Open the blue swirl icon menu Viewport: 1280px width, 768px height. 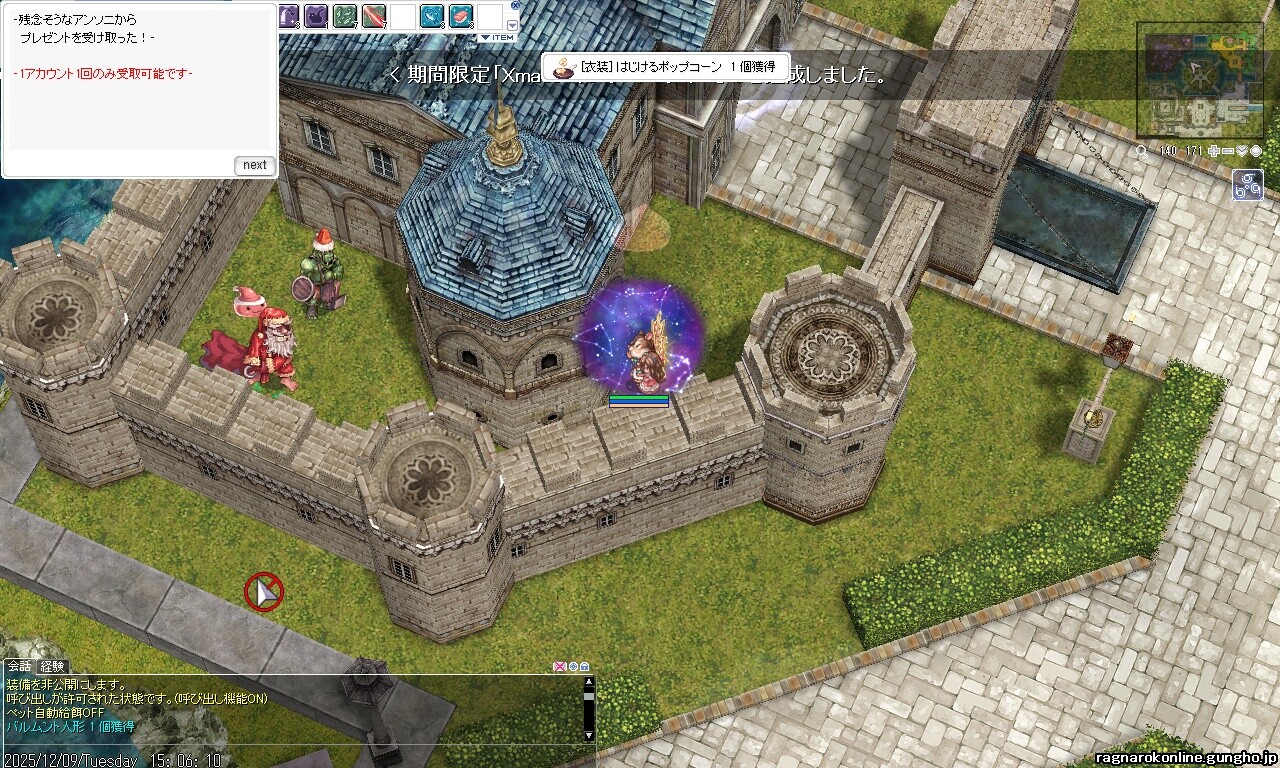pyautogui.click(x=1247, y=185)
